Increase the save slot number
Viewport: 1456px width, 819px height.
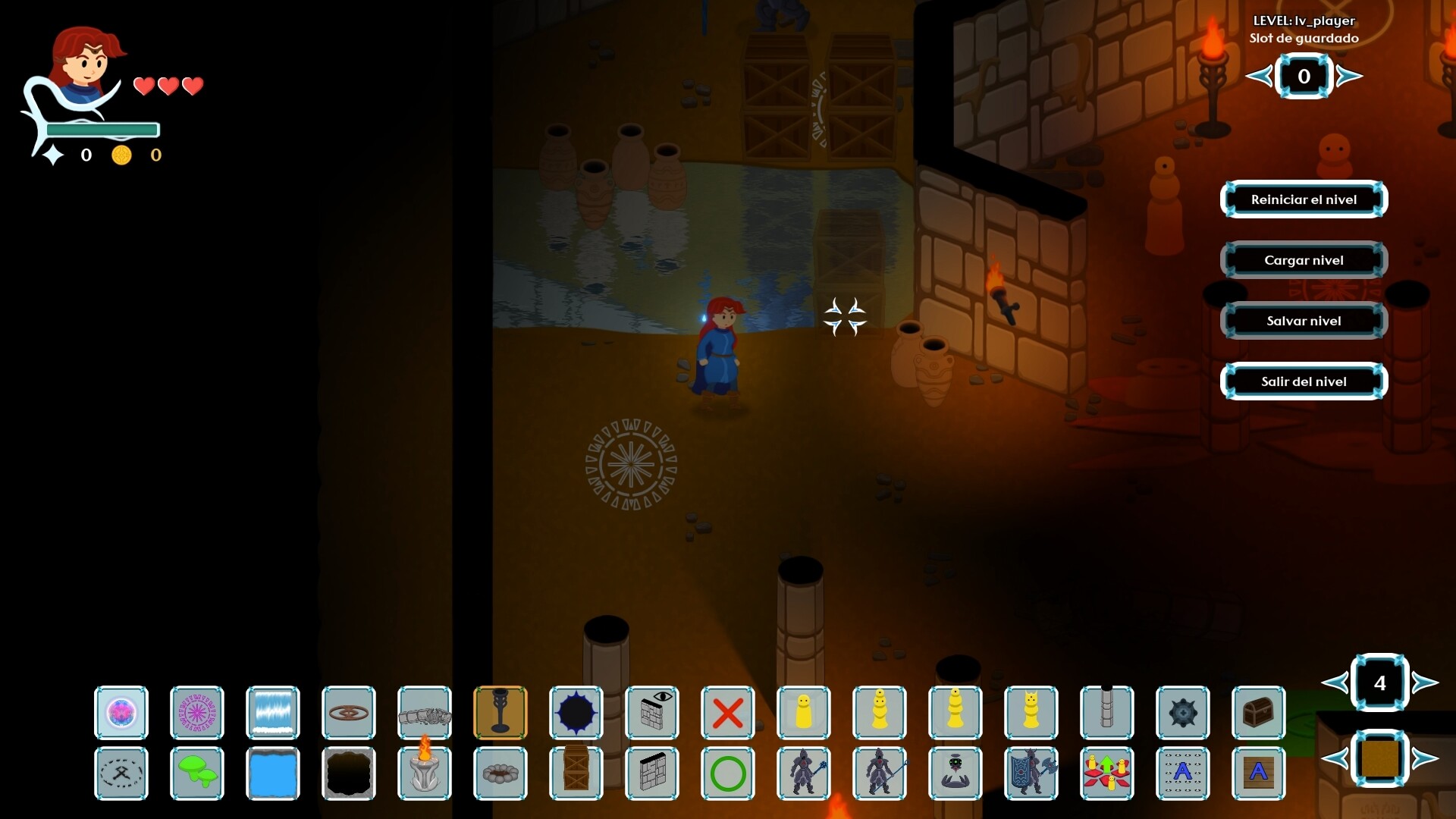click(x=1349, y=76)
